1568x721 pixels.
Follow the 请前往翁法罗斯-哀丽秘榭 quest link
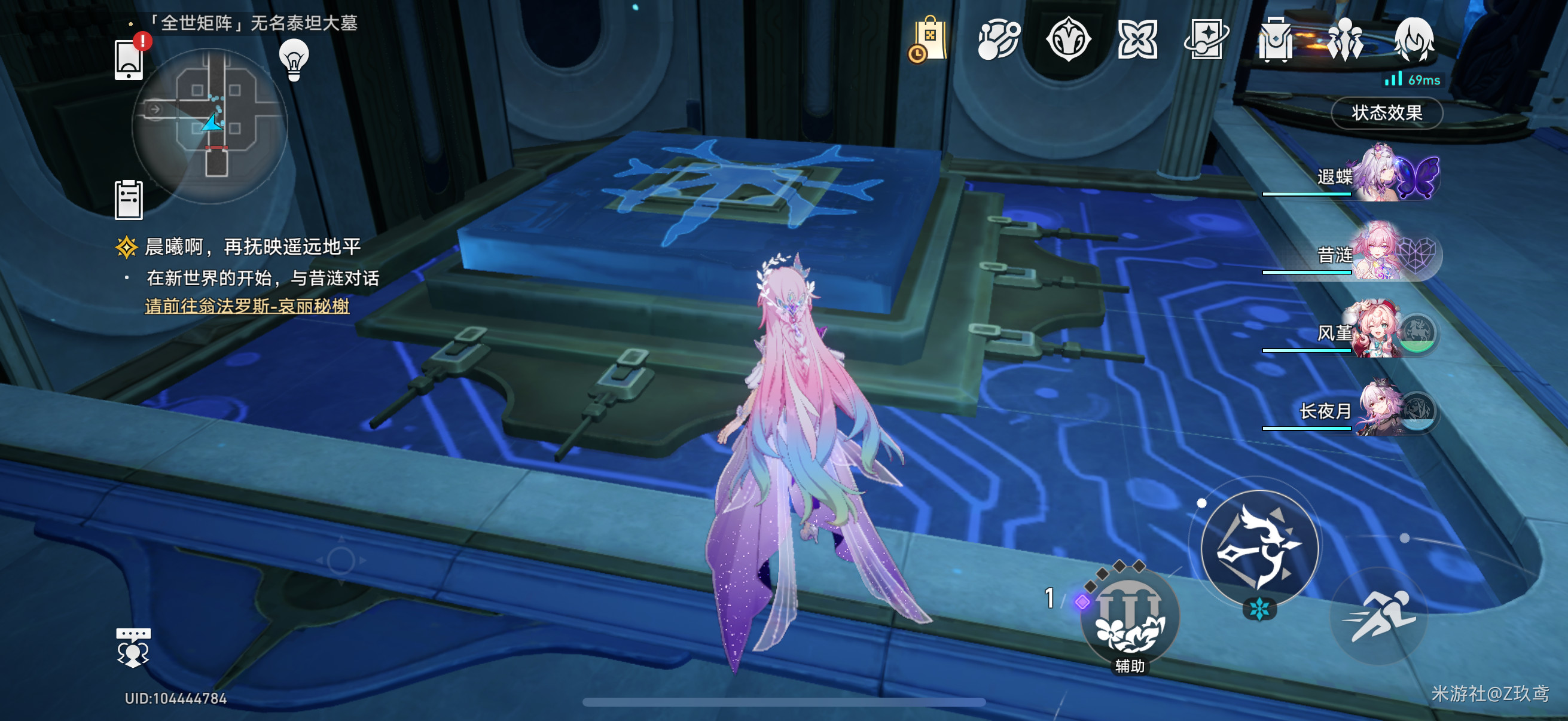(x=246, y=305)
